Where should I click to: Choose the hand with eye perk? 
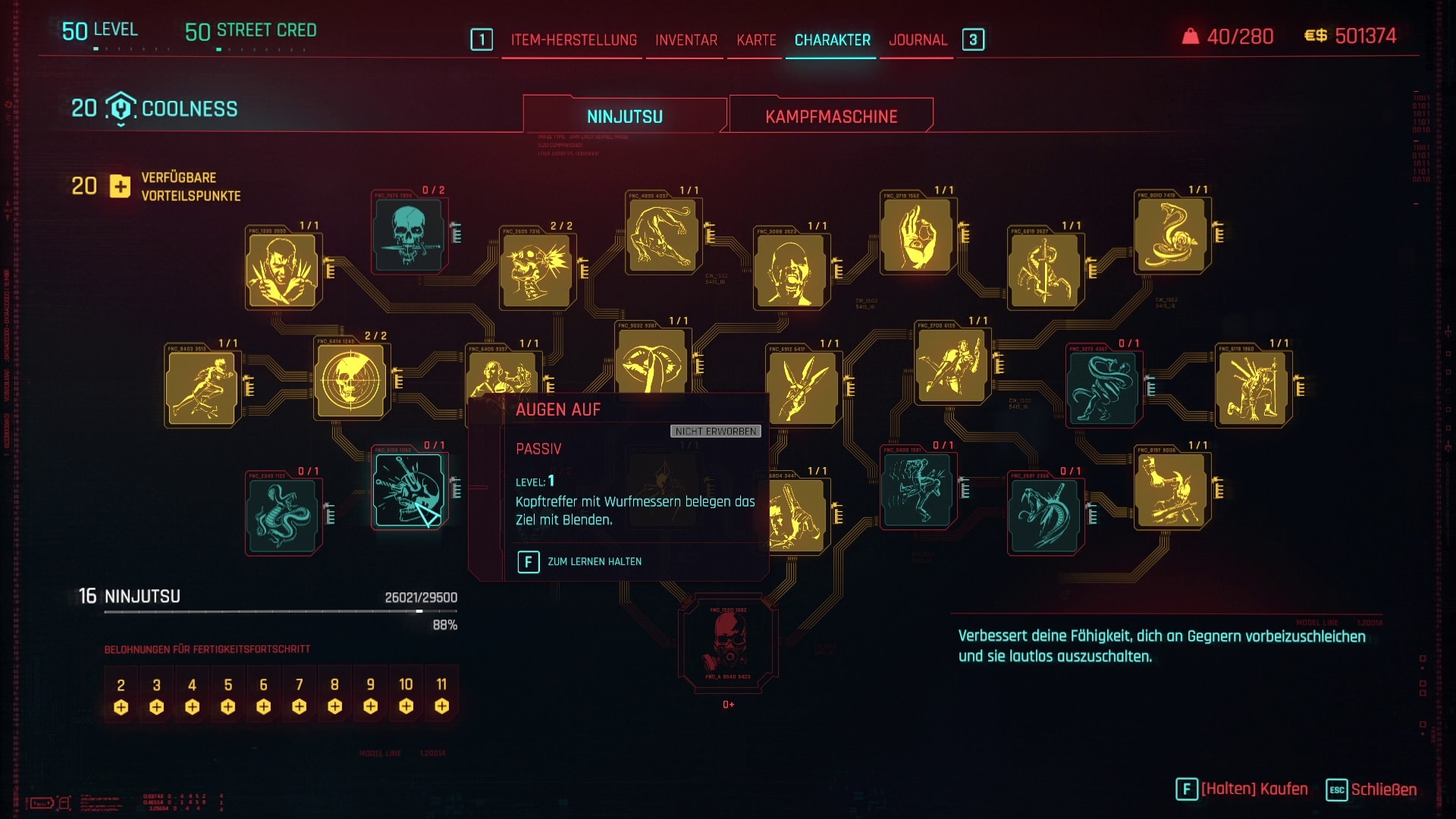(x=917, y=235)
